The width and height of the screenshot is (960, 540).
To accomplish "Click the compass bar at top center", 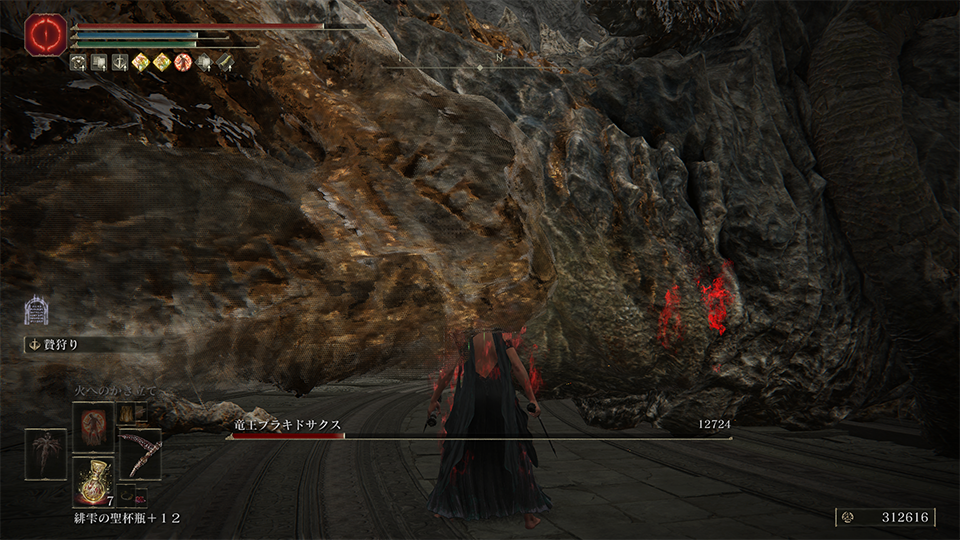I will (480, 63).
